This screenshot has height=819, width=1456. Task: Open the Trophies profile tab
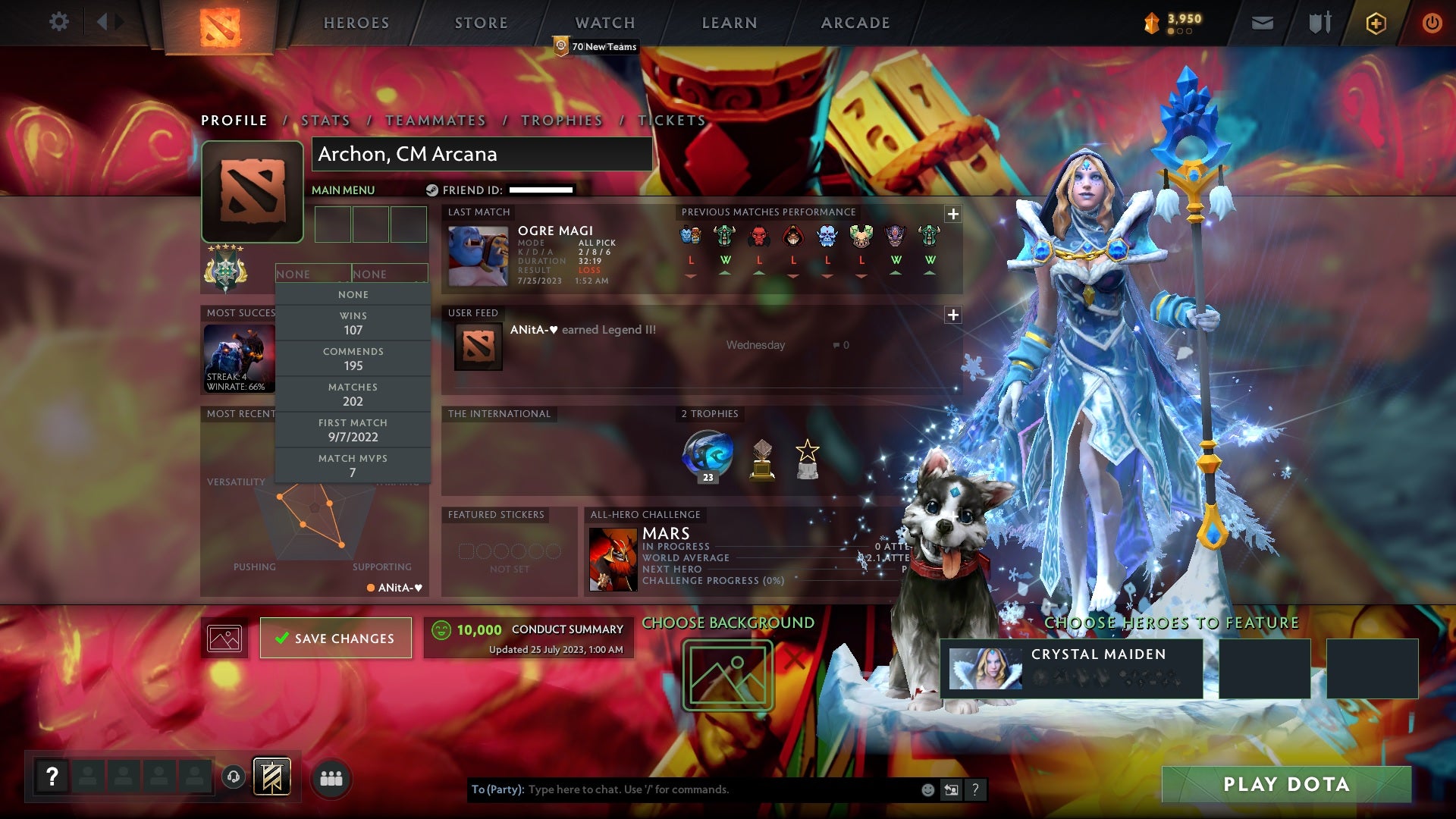coord(561,120)
